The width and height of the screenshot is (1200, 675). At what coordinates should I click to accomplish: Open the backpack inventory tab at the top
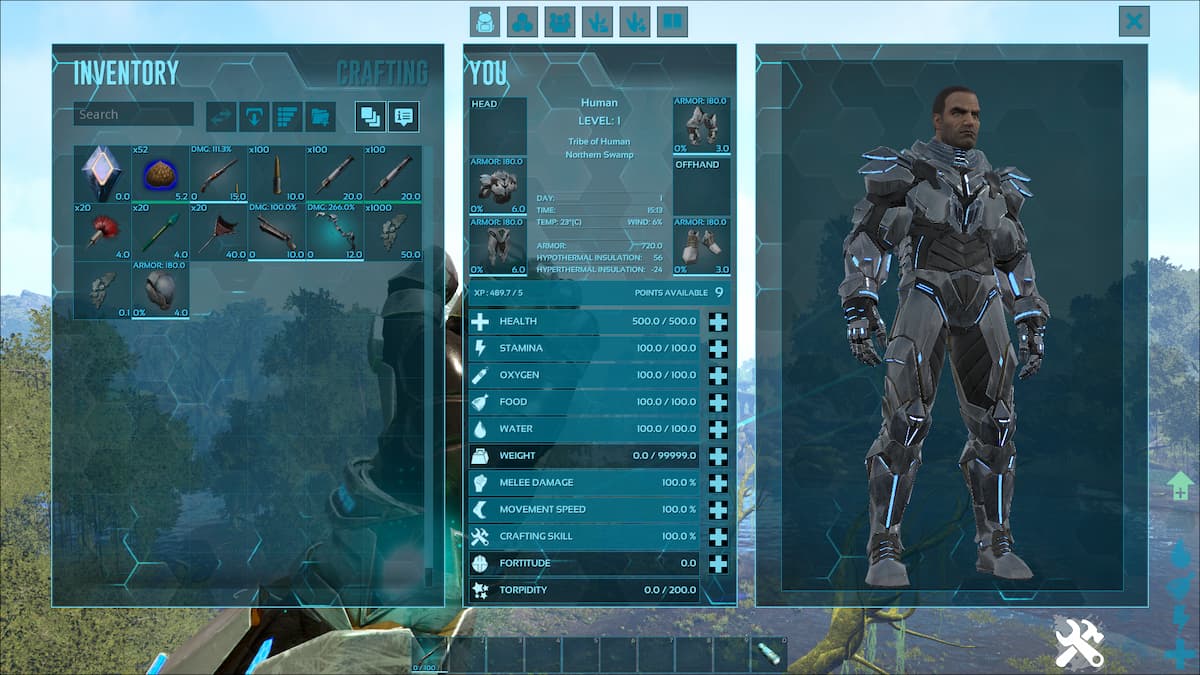485,21
